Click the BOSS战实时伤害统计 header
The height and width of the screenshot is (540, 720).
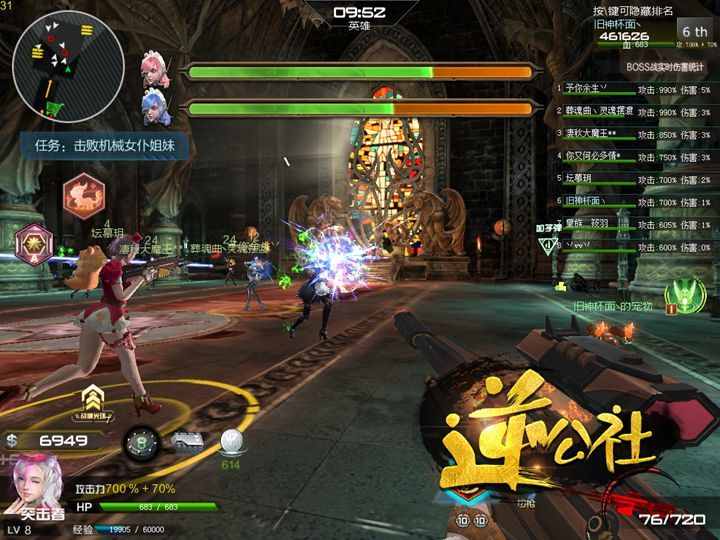(667, 66)
